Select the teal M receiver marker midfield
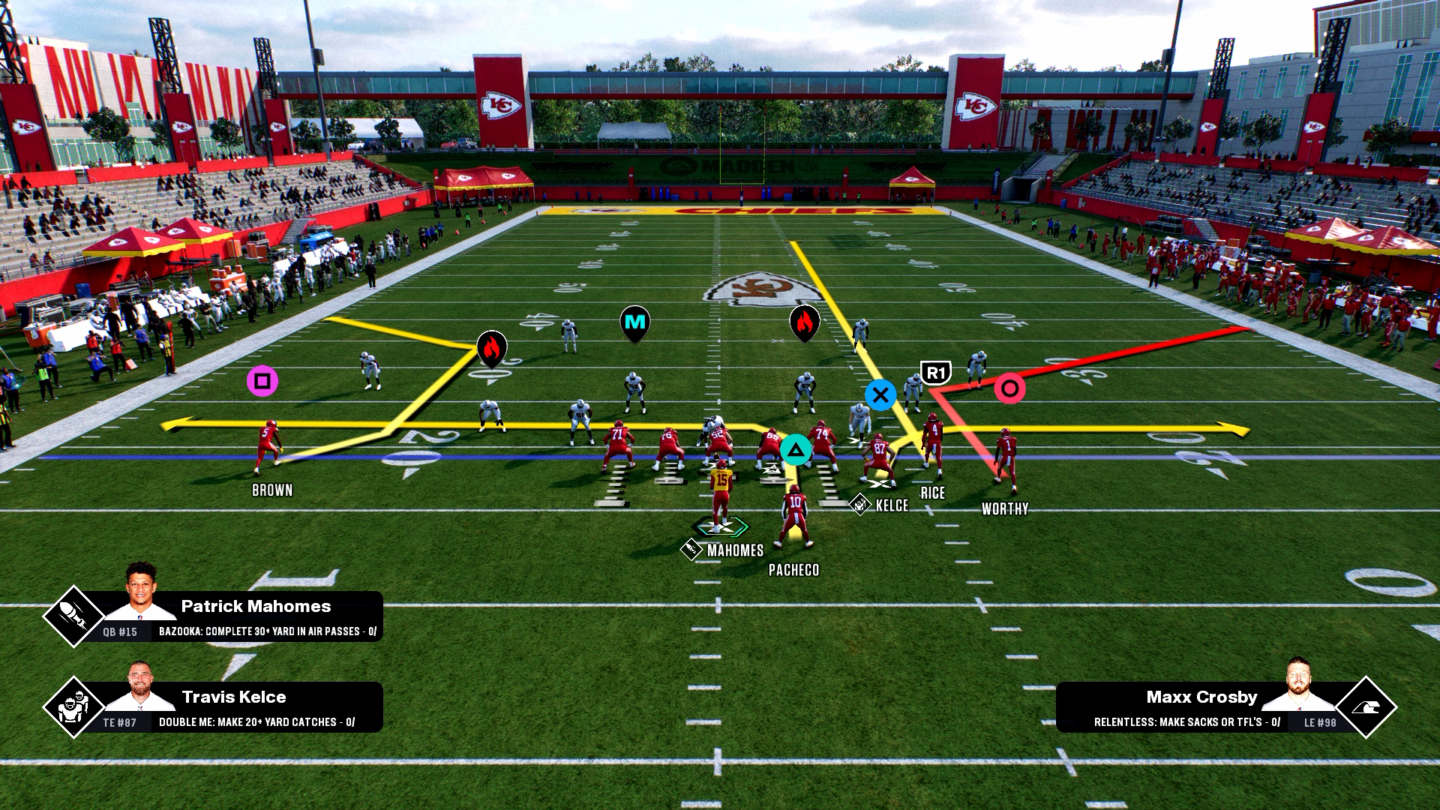Viewport: 1440px width, 810px height. tap(636, 321)
